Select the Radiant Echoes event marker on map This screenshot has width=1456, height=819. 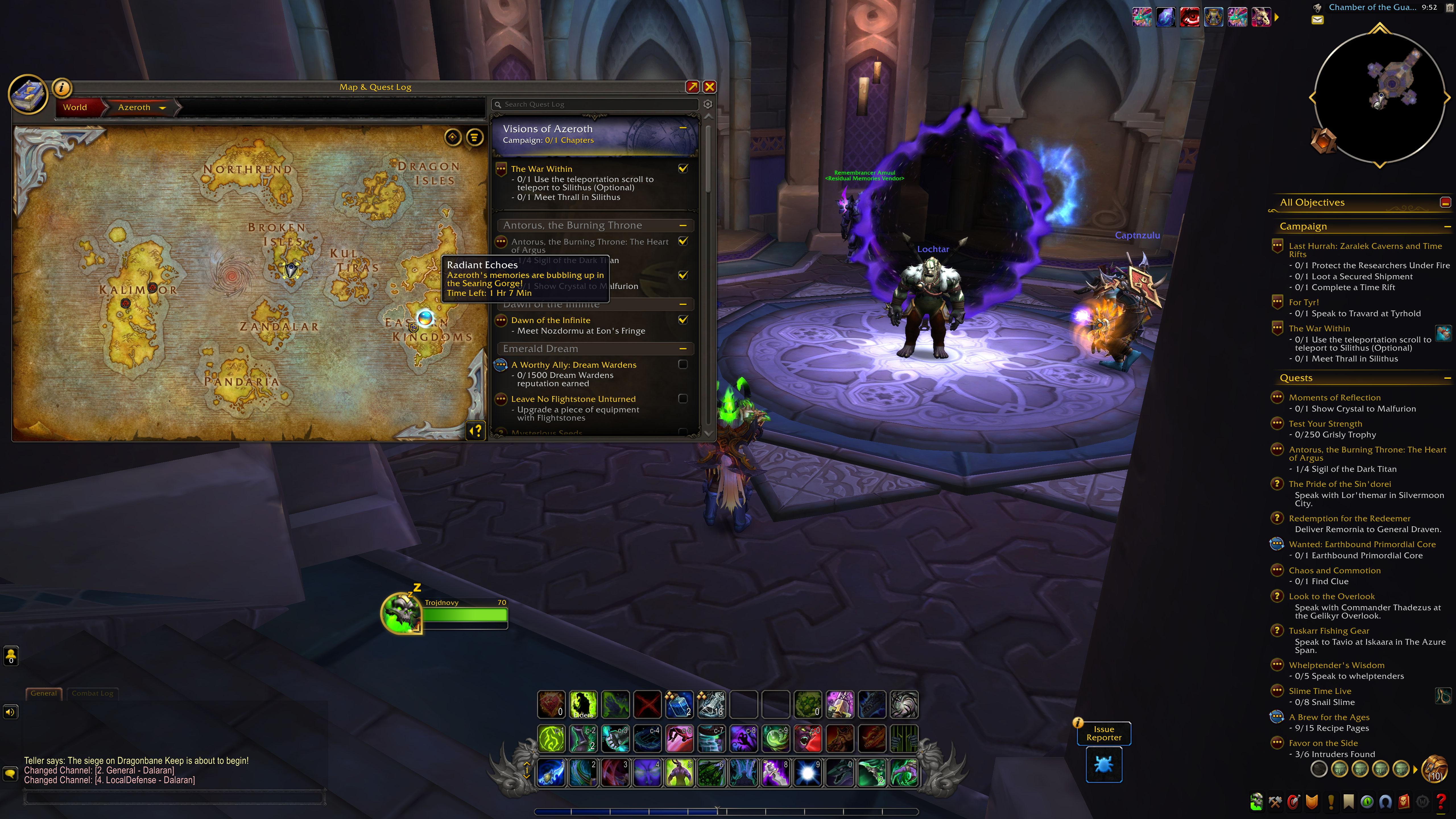425,318
